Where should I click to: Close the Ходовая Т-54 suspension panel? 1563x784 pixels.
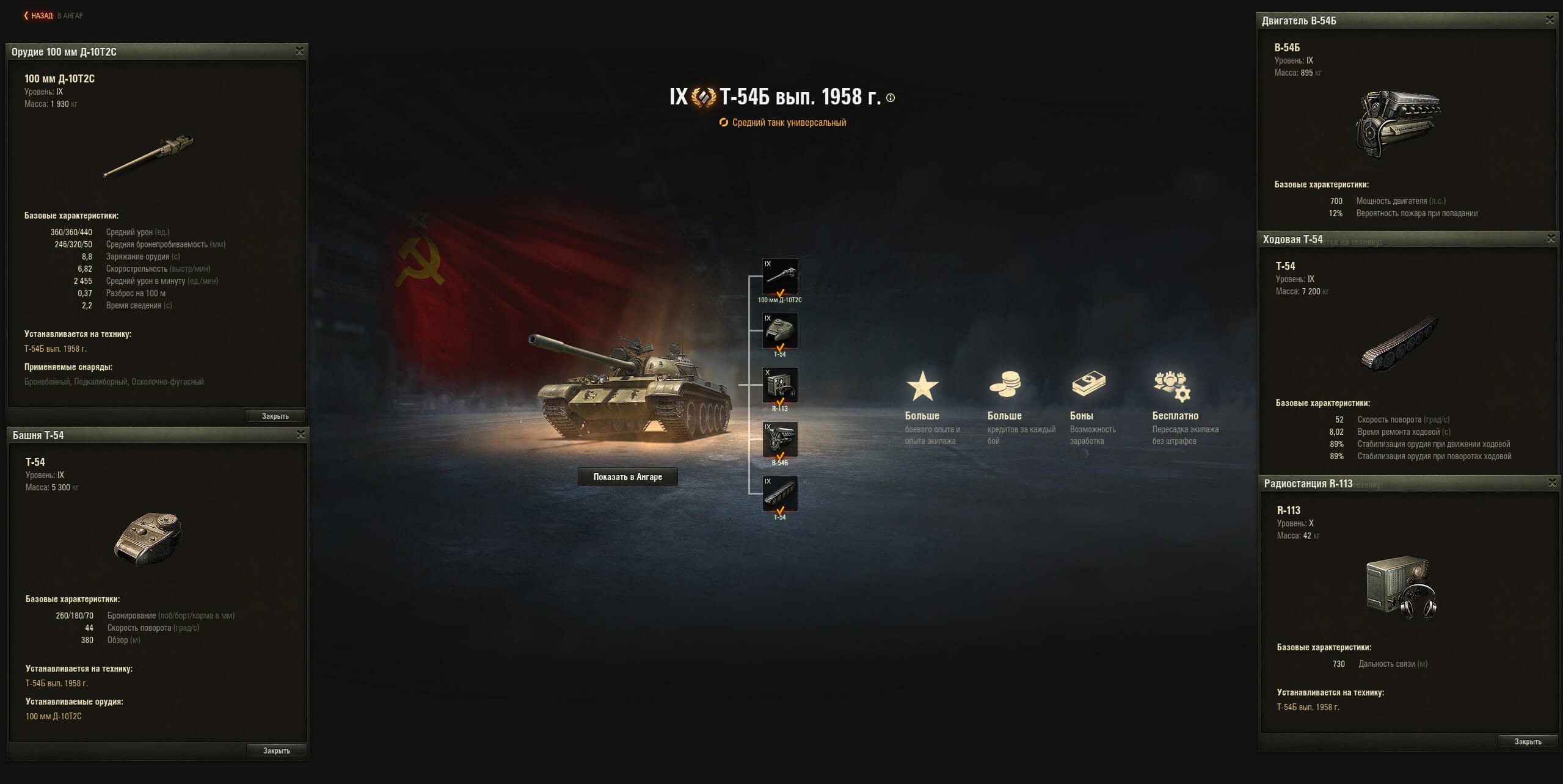[1551, 239]
